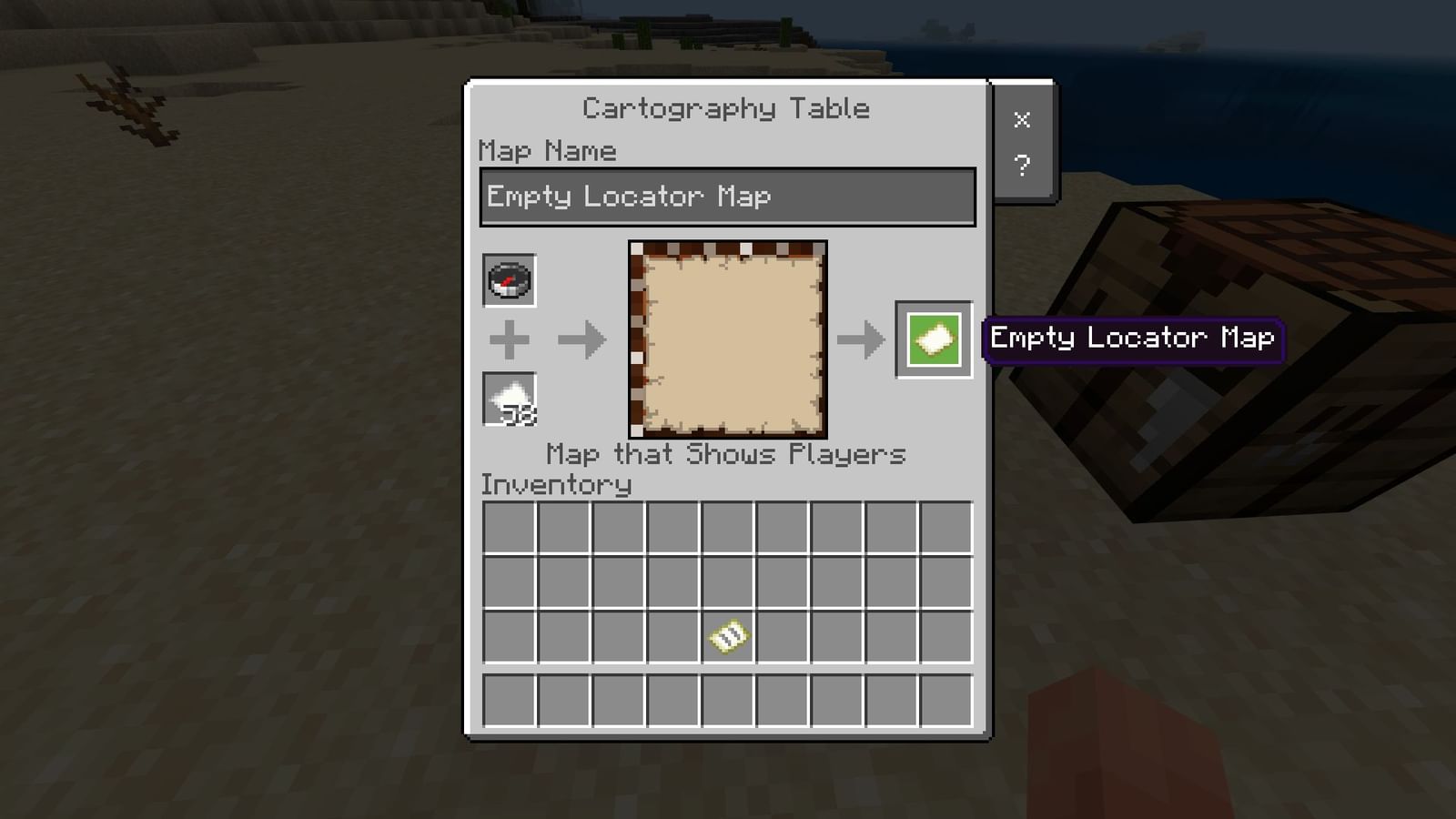The width and height of the screenshot is (1456, 819).
Task: Close the Cartography Table with the X
Action: (1023, 119)
